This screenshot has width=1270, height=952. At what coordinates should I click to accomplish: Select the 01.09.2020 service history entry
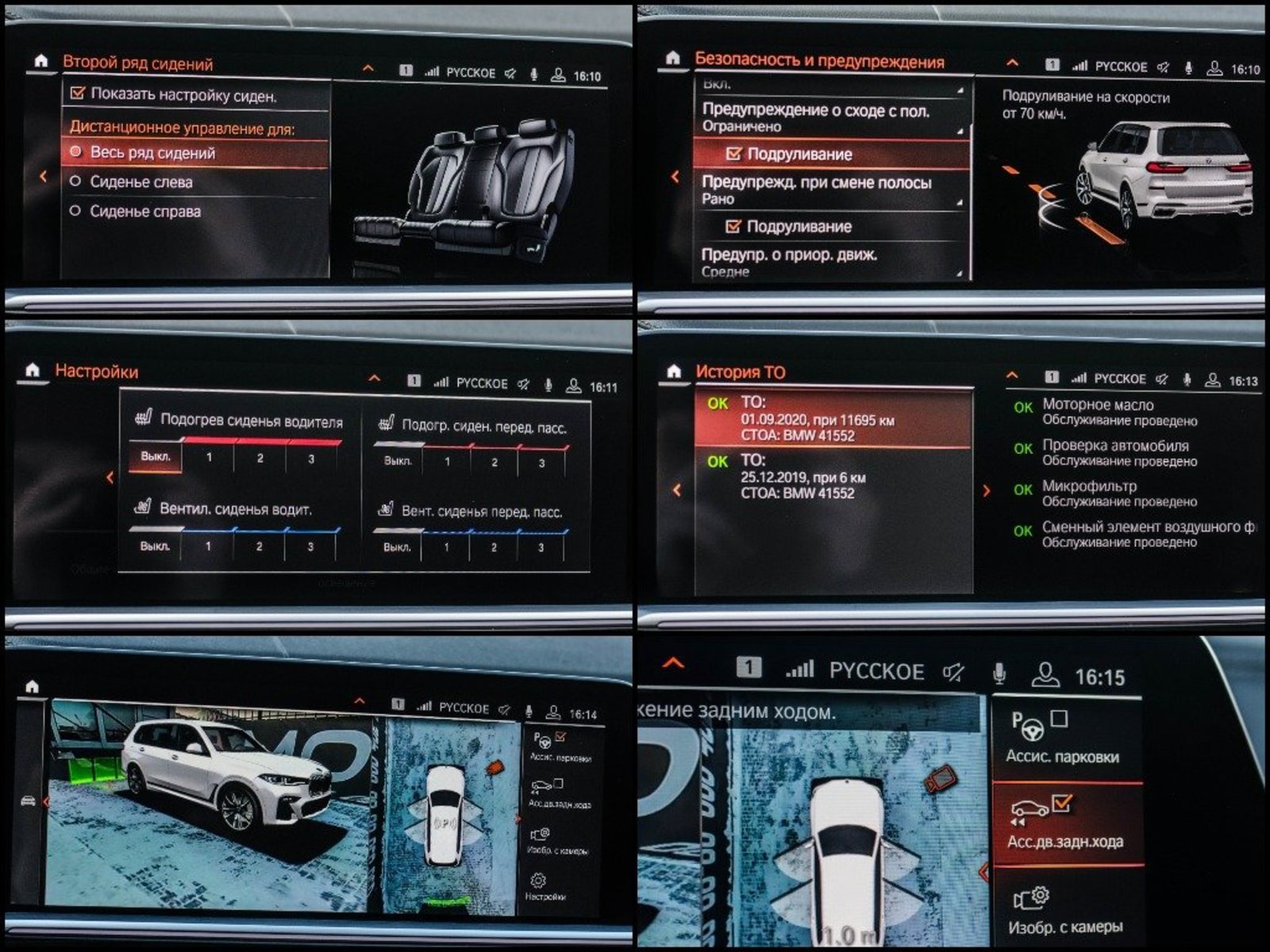point(832,419)
